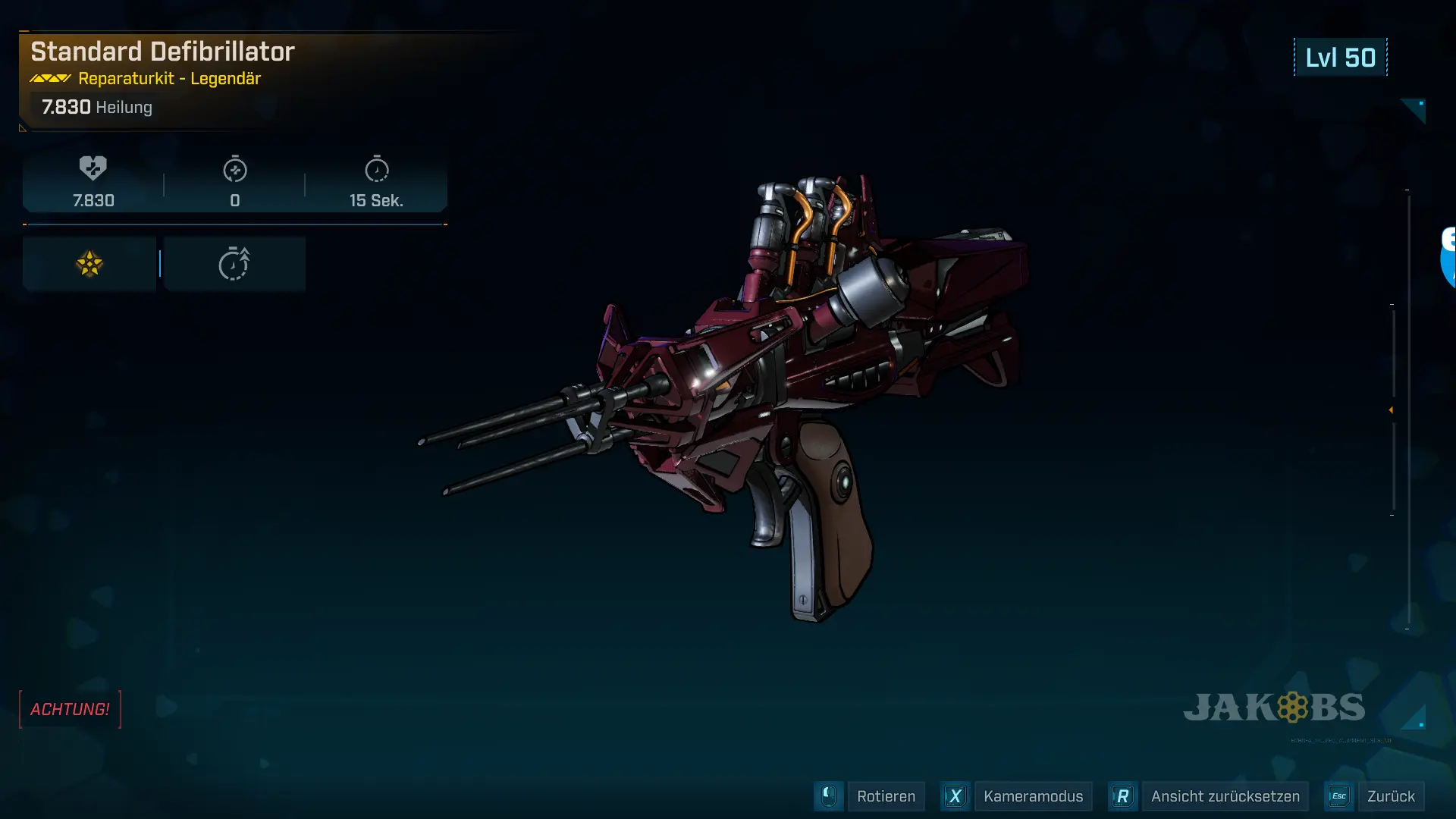
Task: Activate Kameramodus
Action: (x=1033, y=796)
